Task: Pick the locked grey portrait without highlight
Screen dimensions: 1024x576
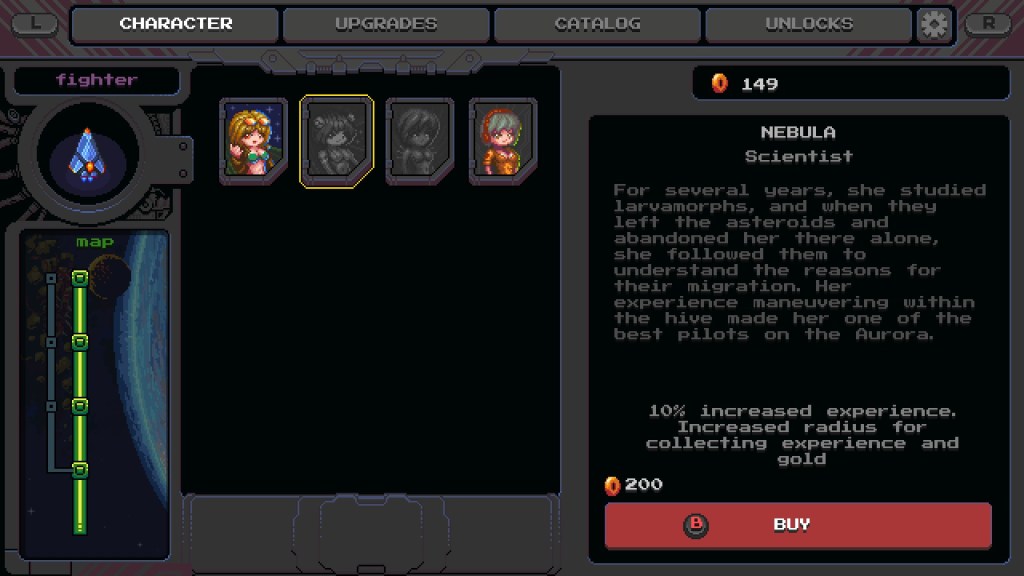Action: [420, 141]
